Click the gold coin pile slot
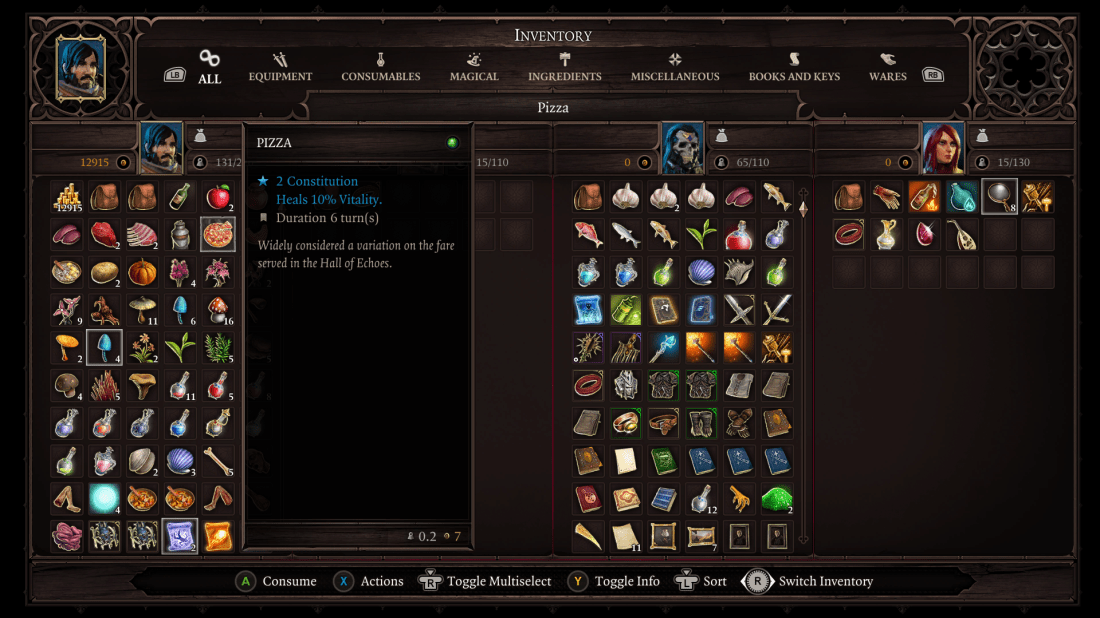The image size is (1100, 618). click(66, 197)
